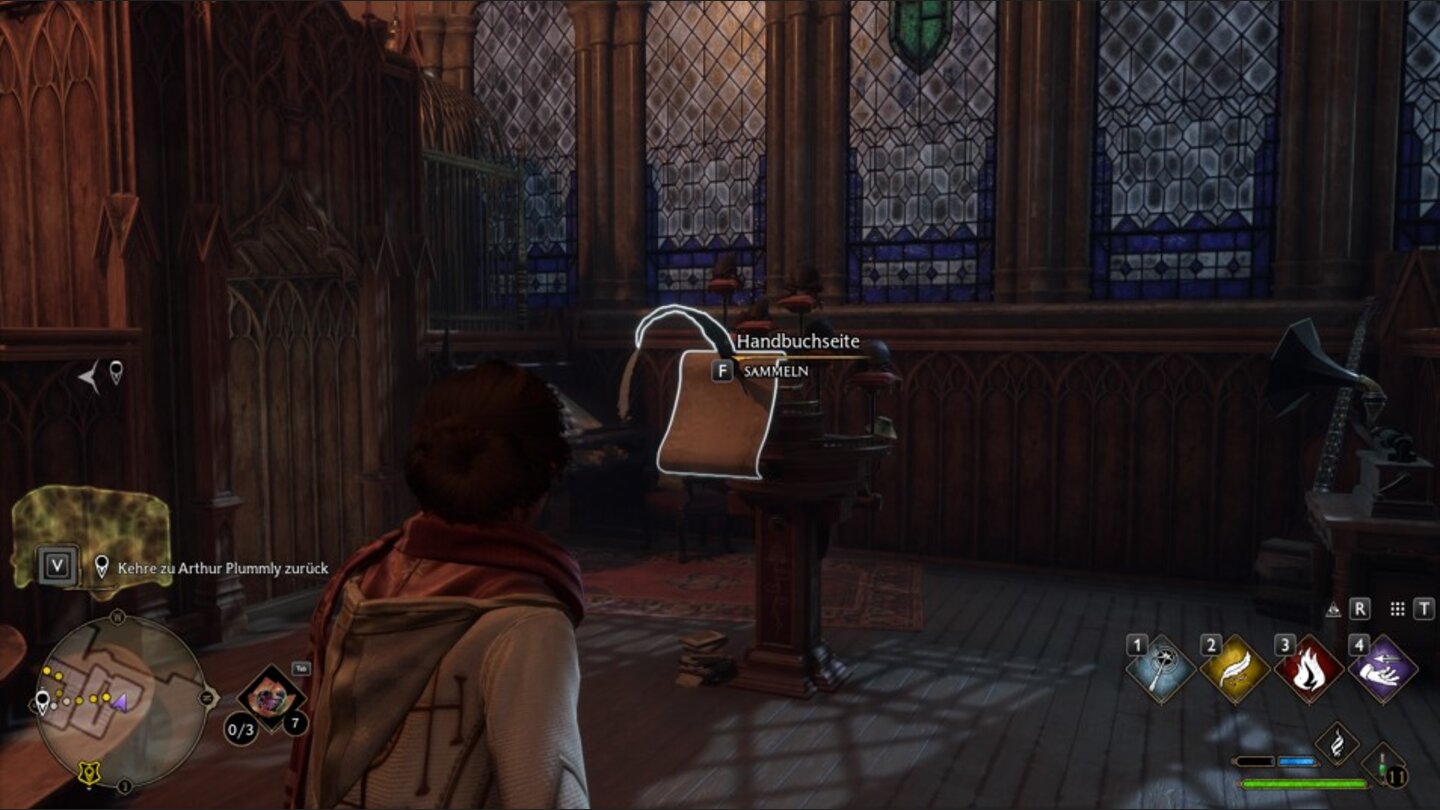Toggle the V quest tracker key
1440x810 pixels.
pyautogui.click(x=56, y=563)
